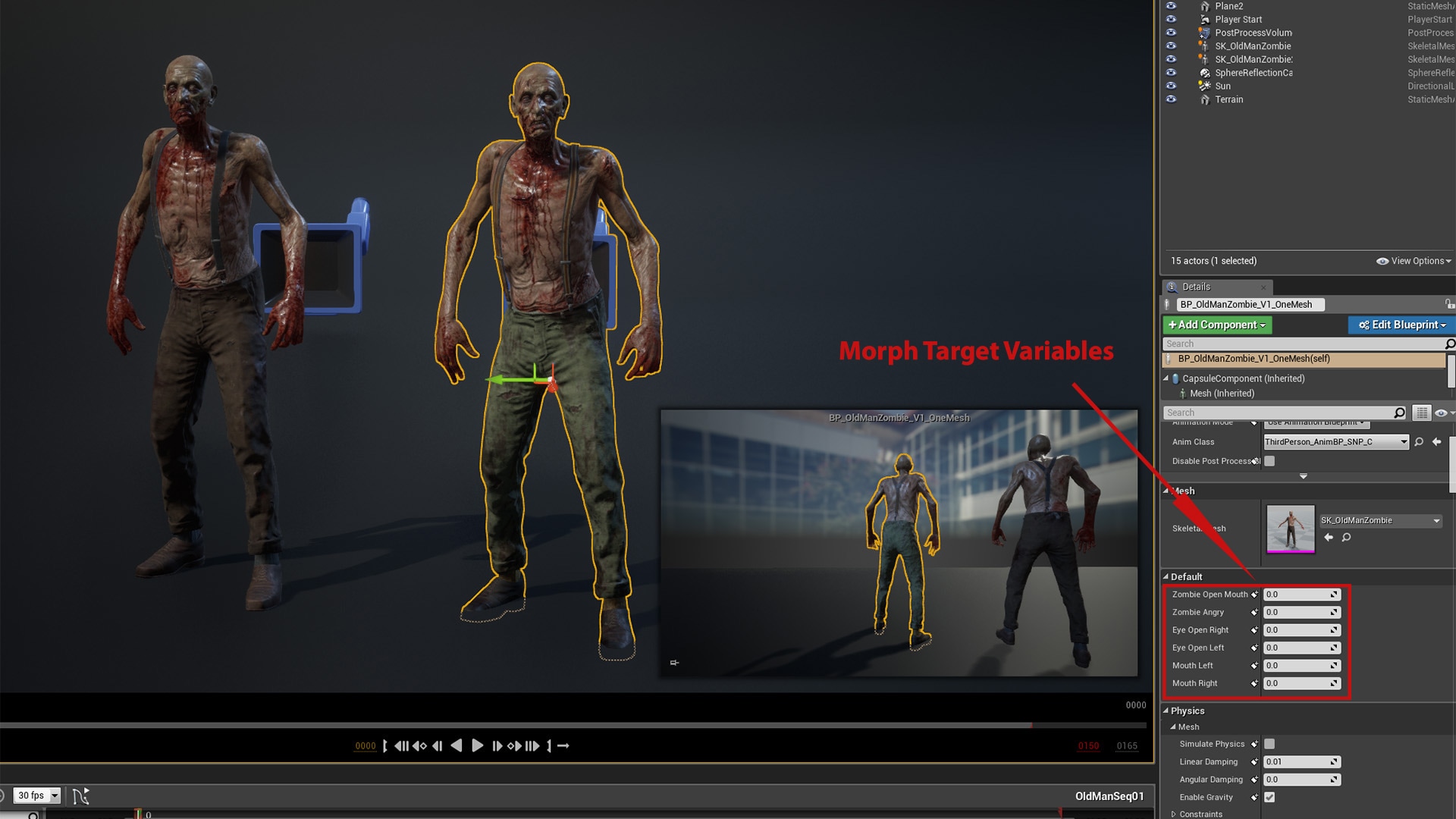
Task: Toggle visibility of the Terrain actor
Action: click(1171, 99)
